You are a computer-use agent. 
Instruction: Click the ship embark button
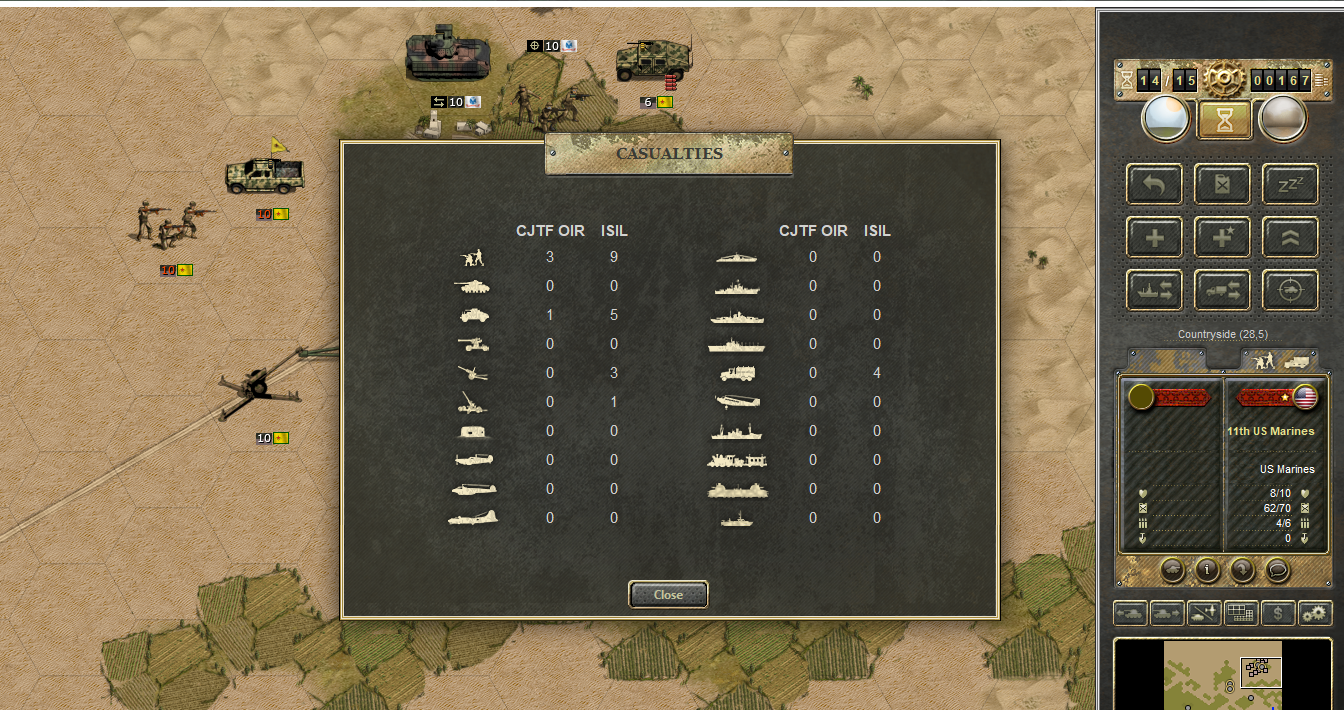1155,290
